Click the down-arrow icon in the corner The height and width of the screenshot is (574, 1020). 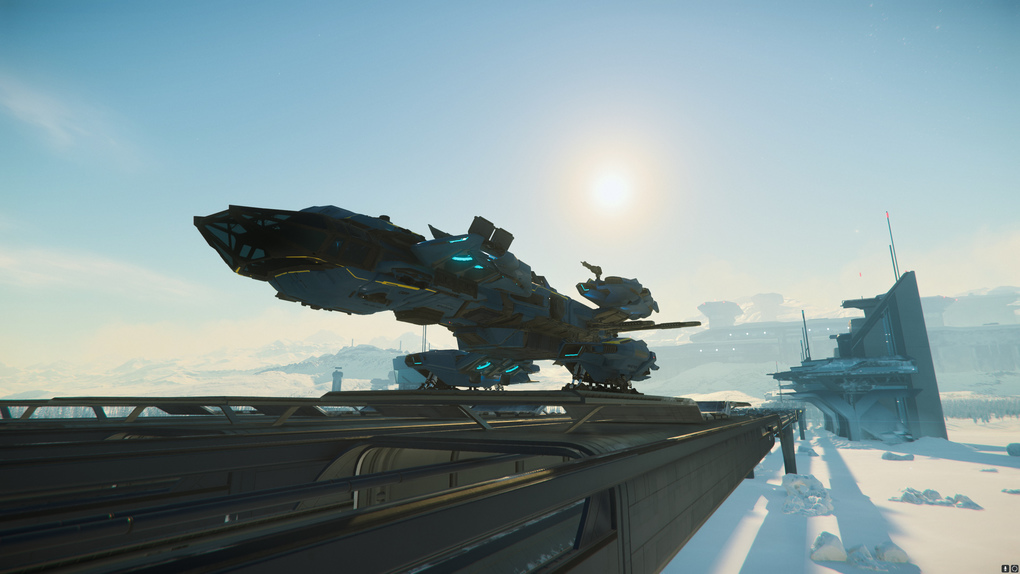pos(1005,568)
